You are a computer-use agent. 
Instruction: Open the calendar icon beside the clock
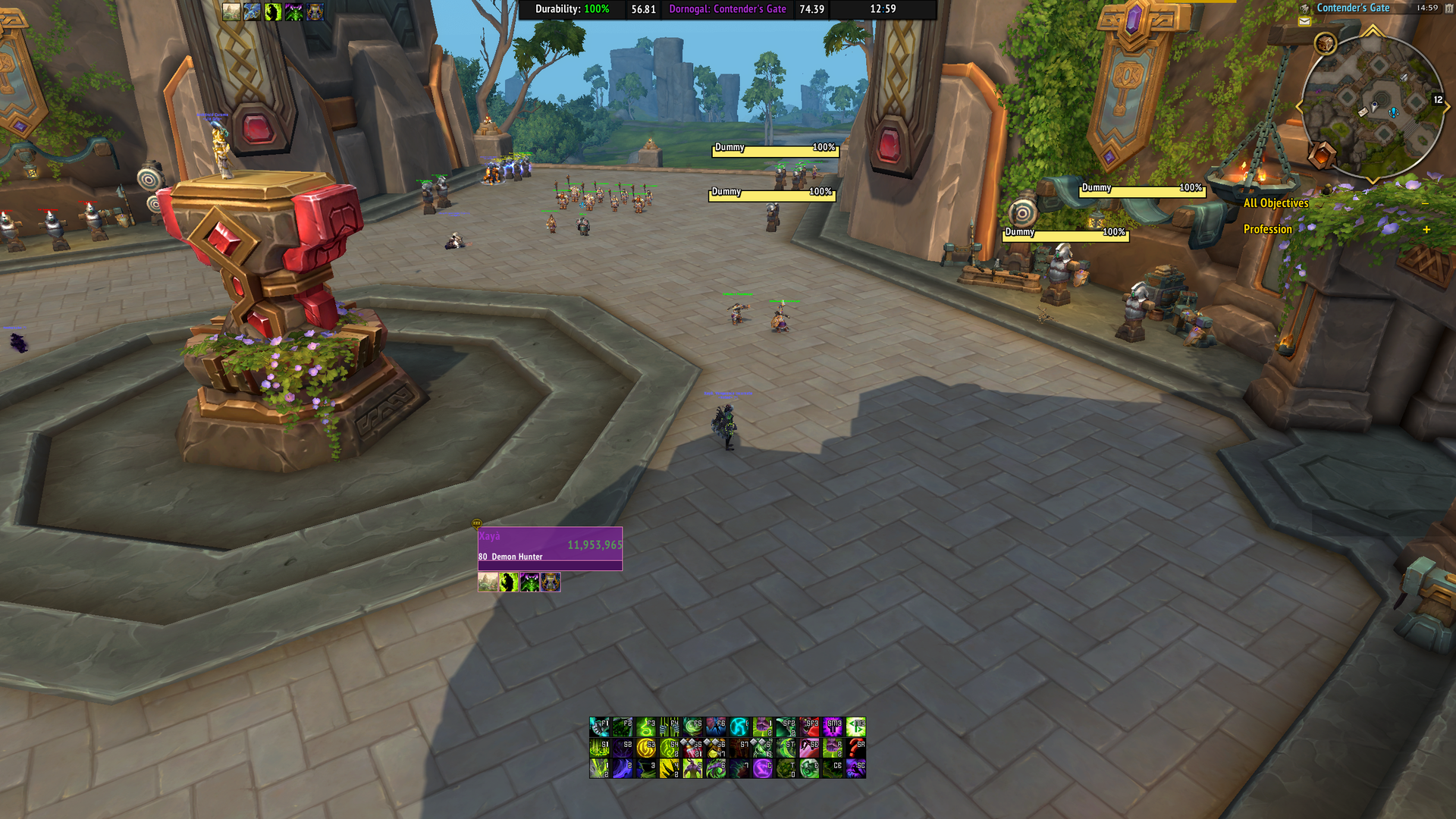point(1449,8)
